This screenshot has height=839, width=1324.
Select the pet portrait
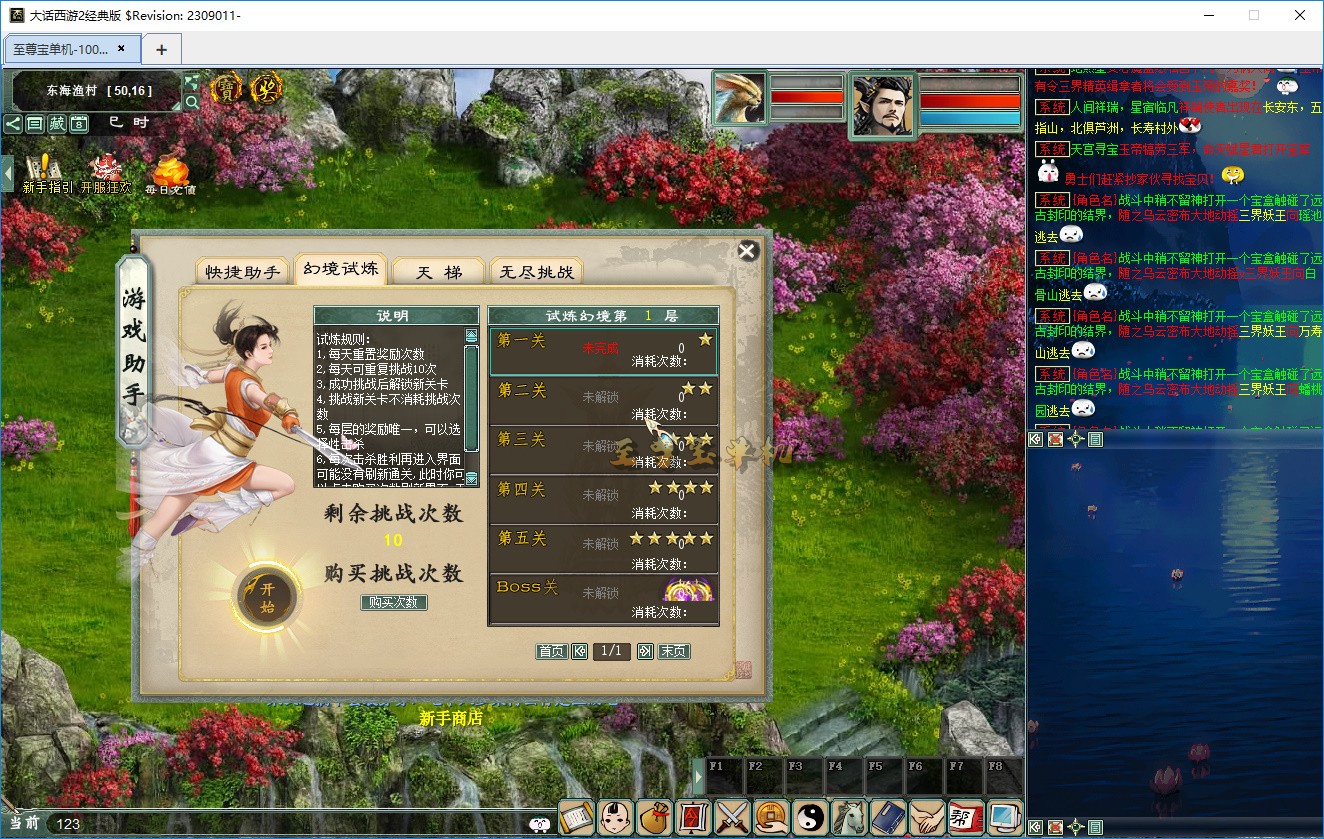(740, 98)
